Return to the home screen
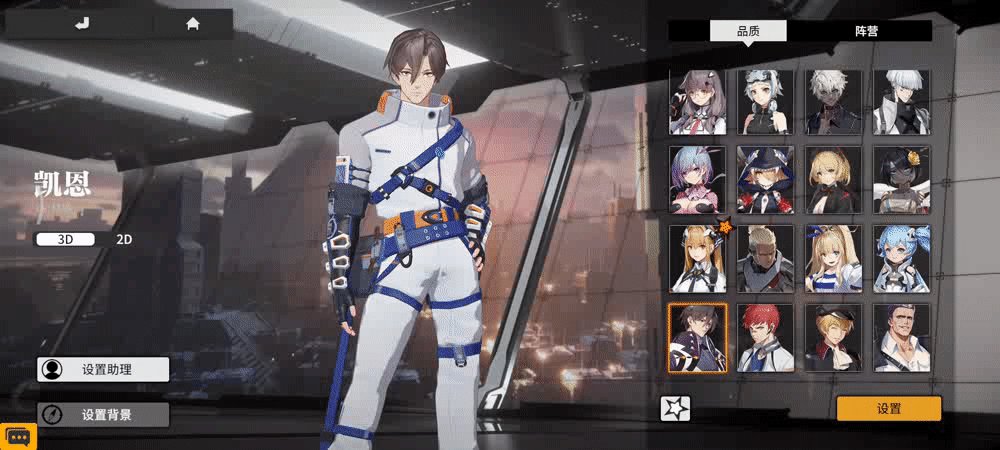1000x450 pixels. tap(192, 24)
